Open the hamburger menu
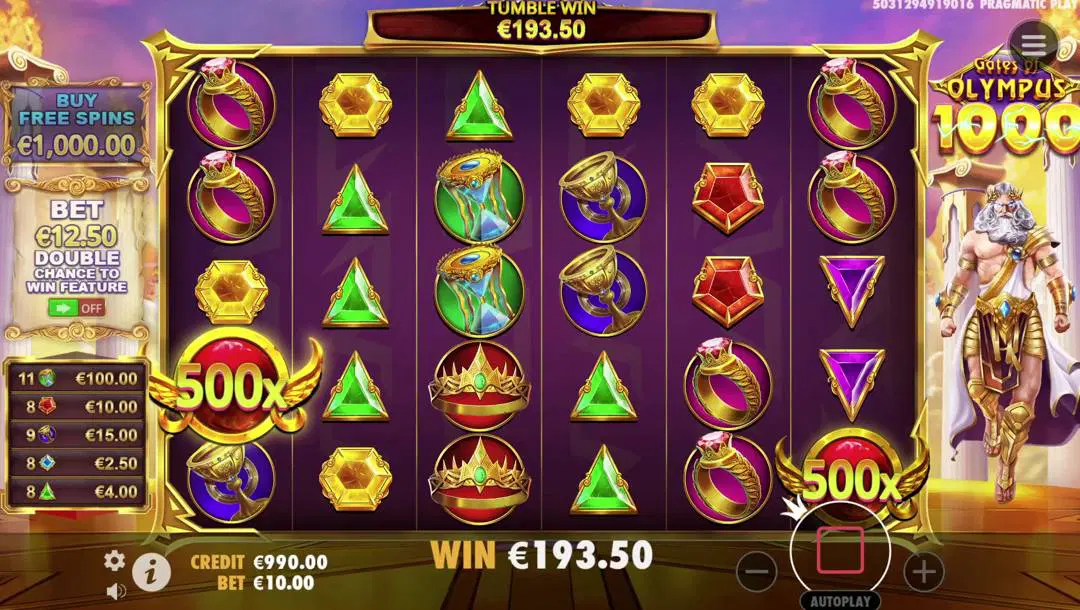 tap(1033, 43)
